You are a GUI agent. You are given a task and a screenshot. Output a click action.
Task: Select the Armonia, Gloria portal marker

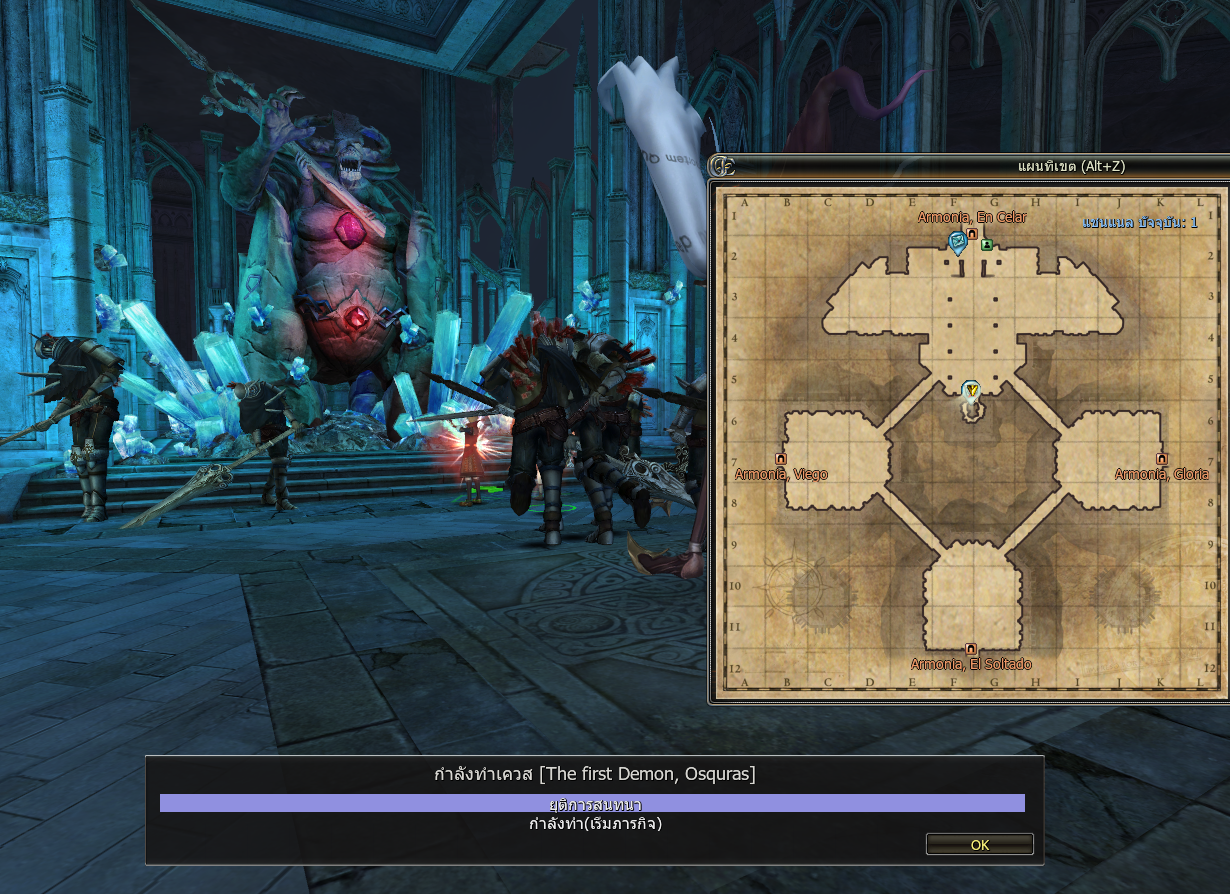click(1161, 459)
